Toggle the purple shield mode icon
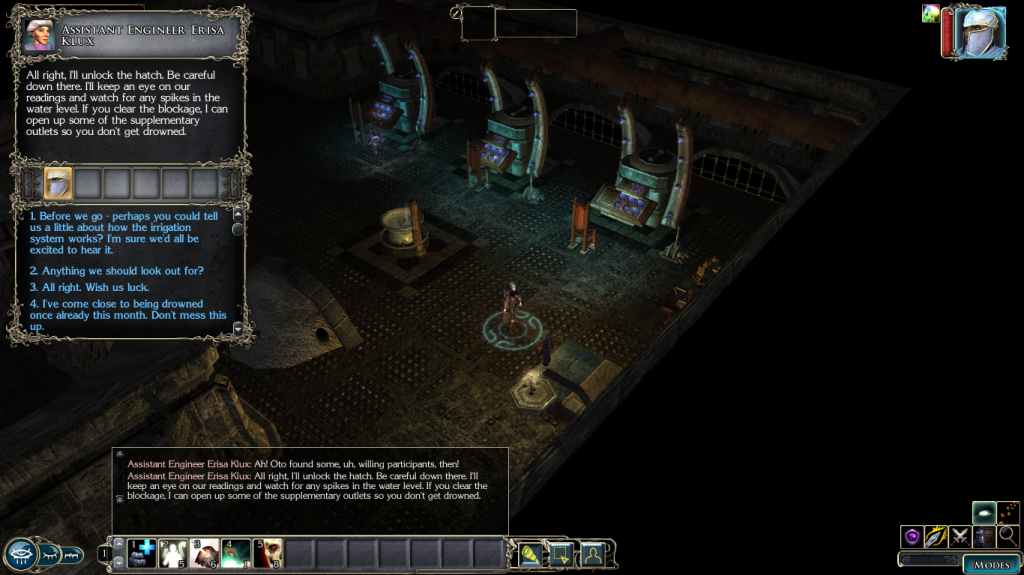This screenshot has width=1024, height=575. pos(911,537)
